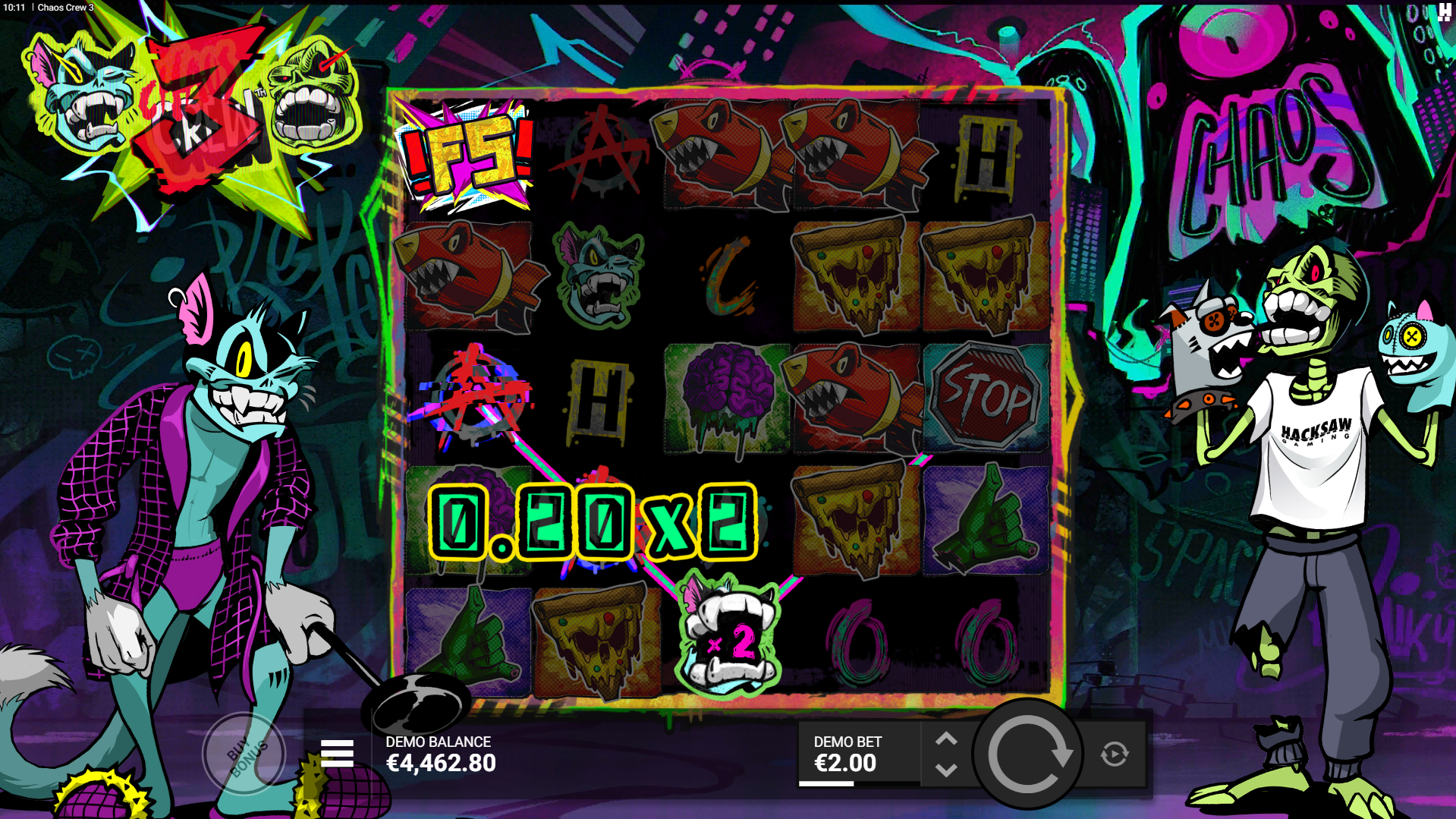This screenshot has width=1456, height=819.
Task: Click the Hacksaw logo in the corner
Action: pos(1444,11)
